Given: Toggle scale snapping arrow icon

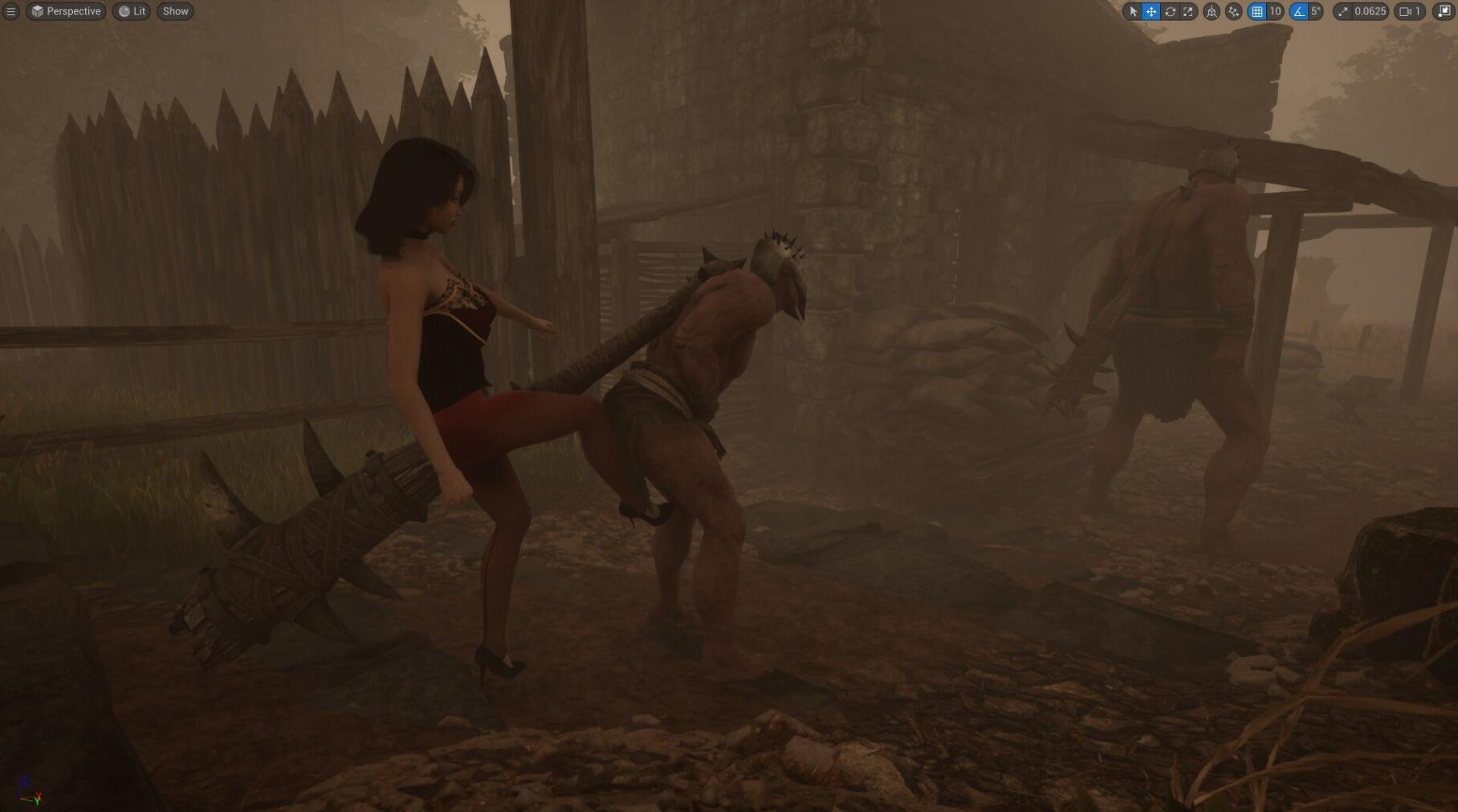Looking at the screenshot, I should pos(1343,11).
